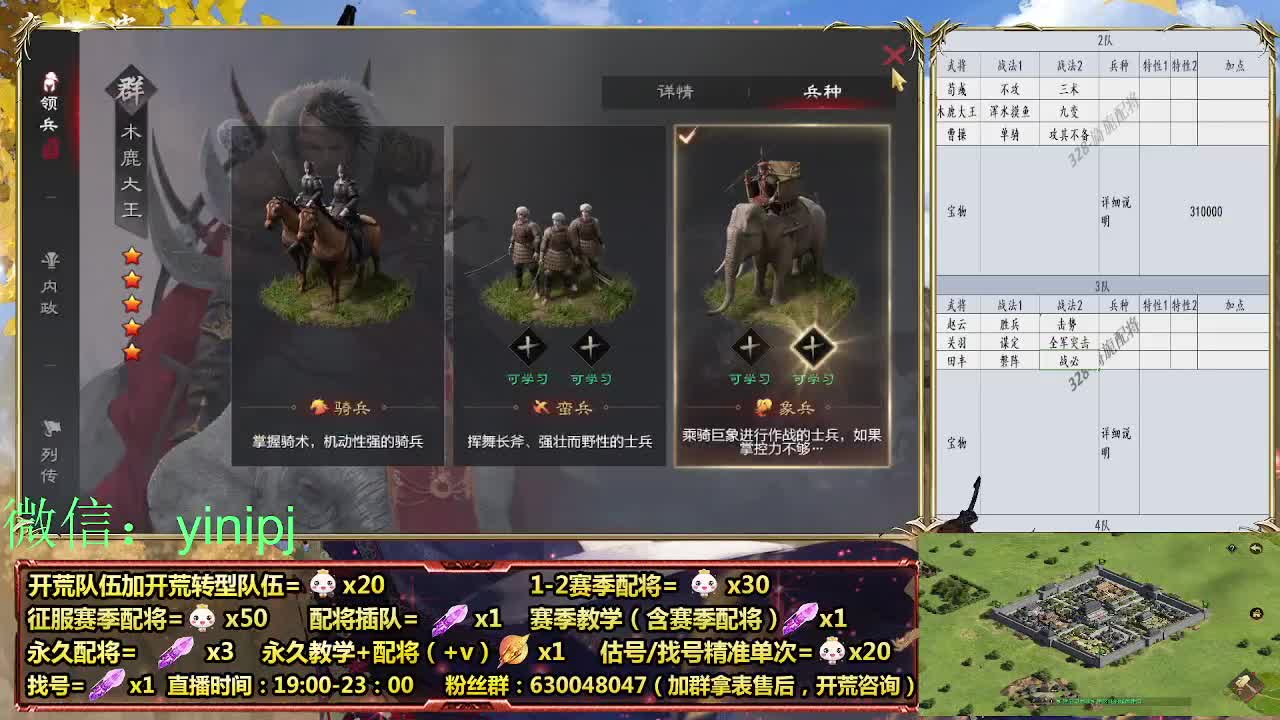
Task: Click the 骑兵 cavalry label icon
Action: [x=317, y=406]
